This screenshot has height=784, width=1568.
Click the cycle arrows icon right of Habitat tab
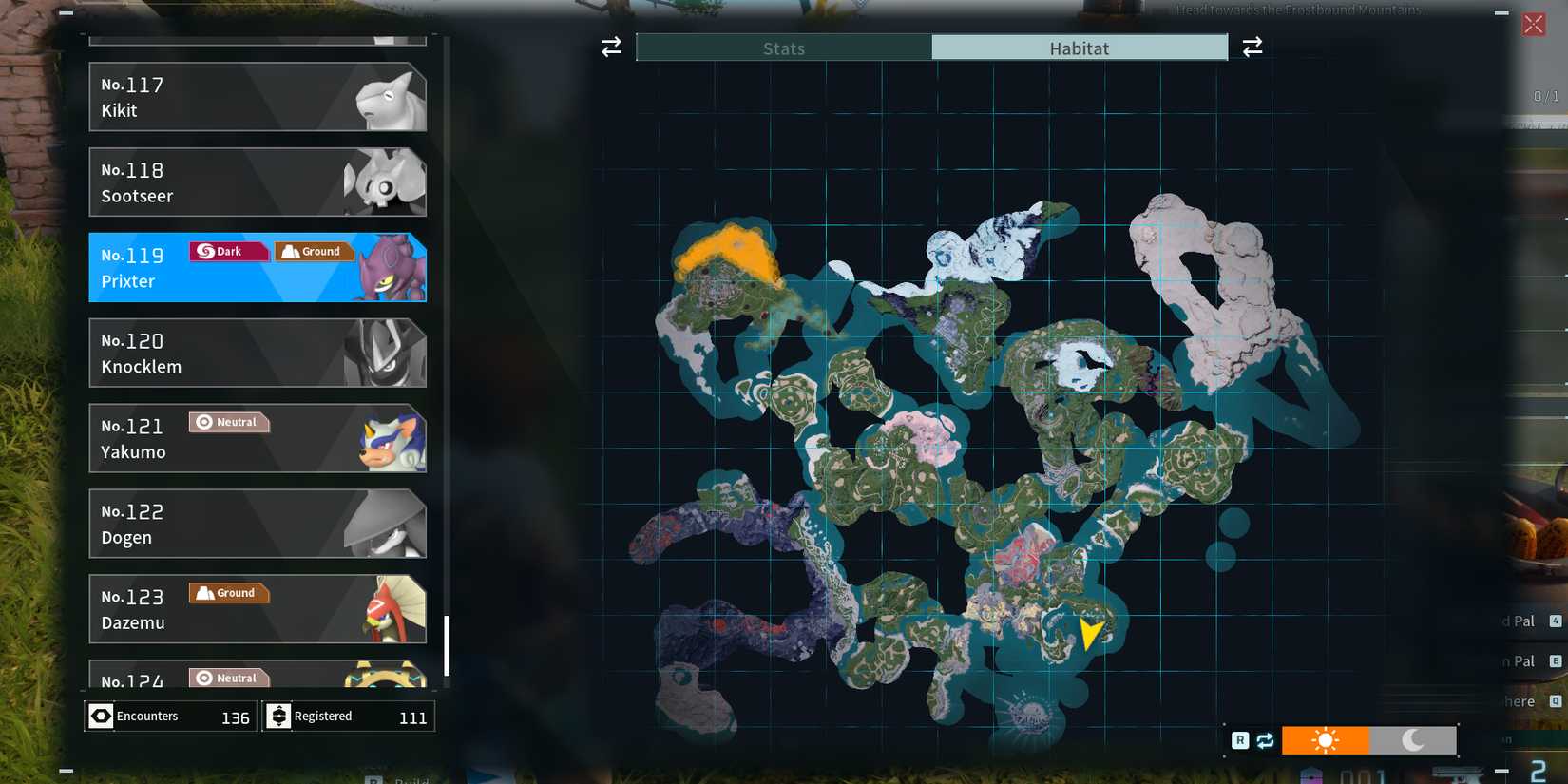click(x=1252, y=47)
